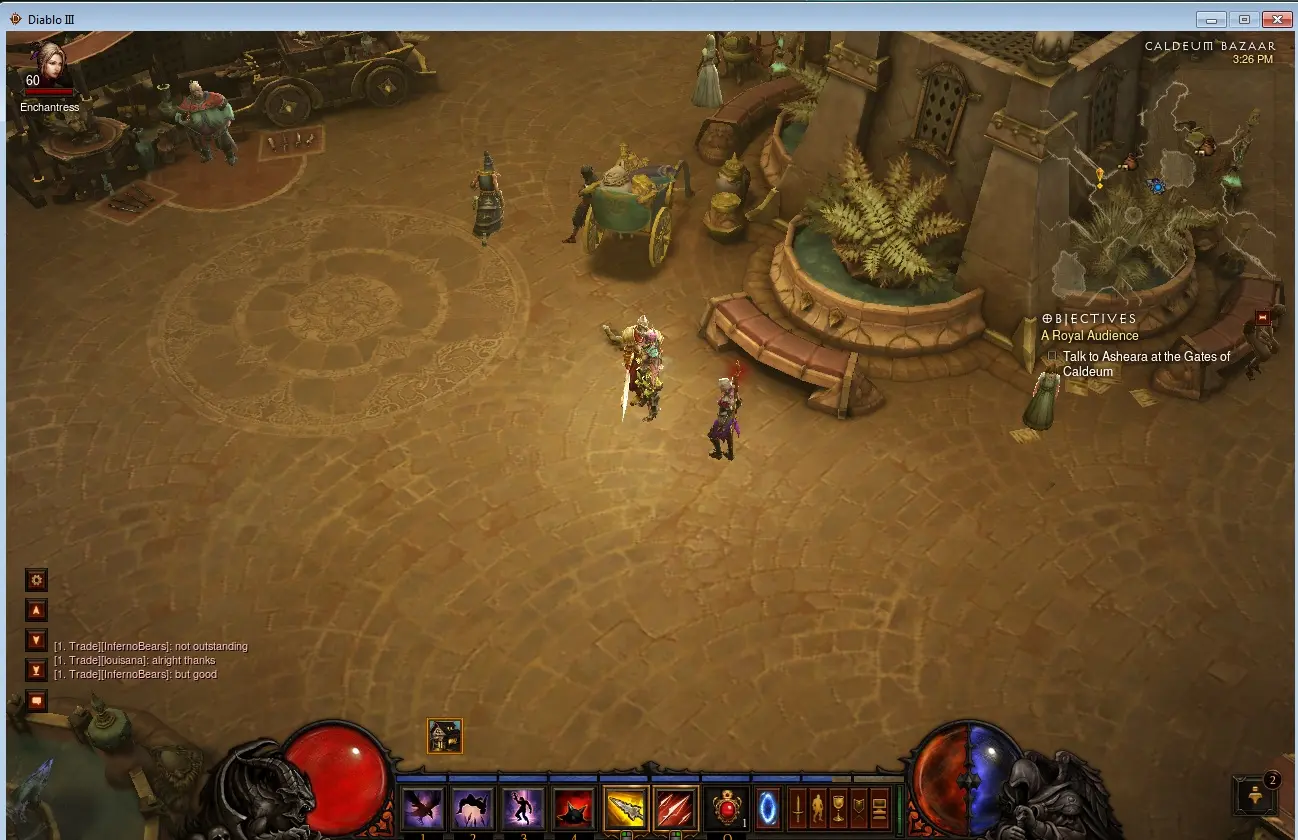The width and height of the screenshot is (1298, 840).
Task: Activate the raven skill in slot 1
Action: 422,809
